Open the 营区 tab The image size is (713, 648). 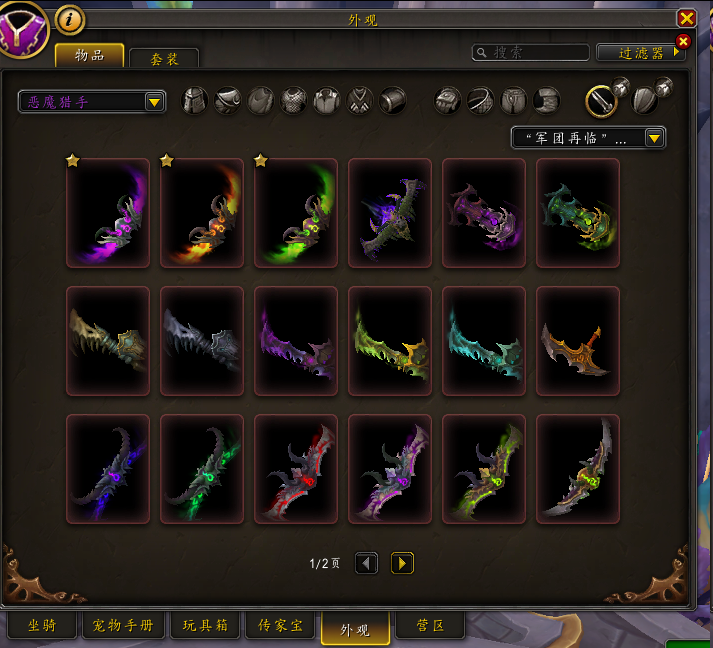[x=429, y=627]
